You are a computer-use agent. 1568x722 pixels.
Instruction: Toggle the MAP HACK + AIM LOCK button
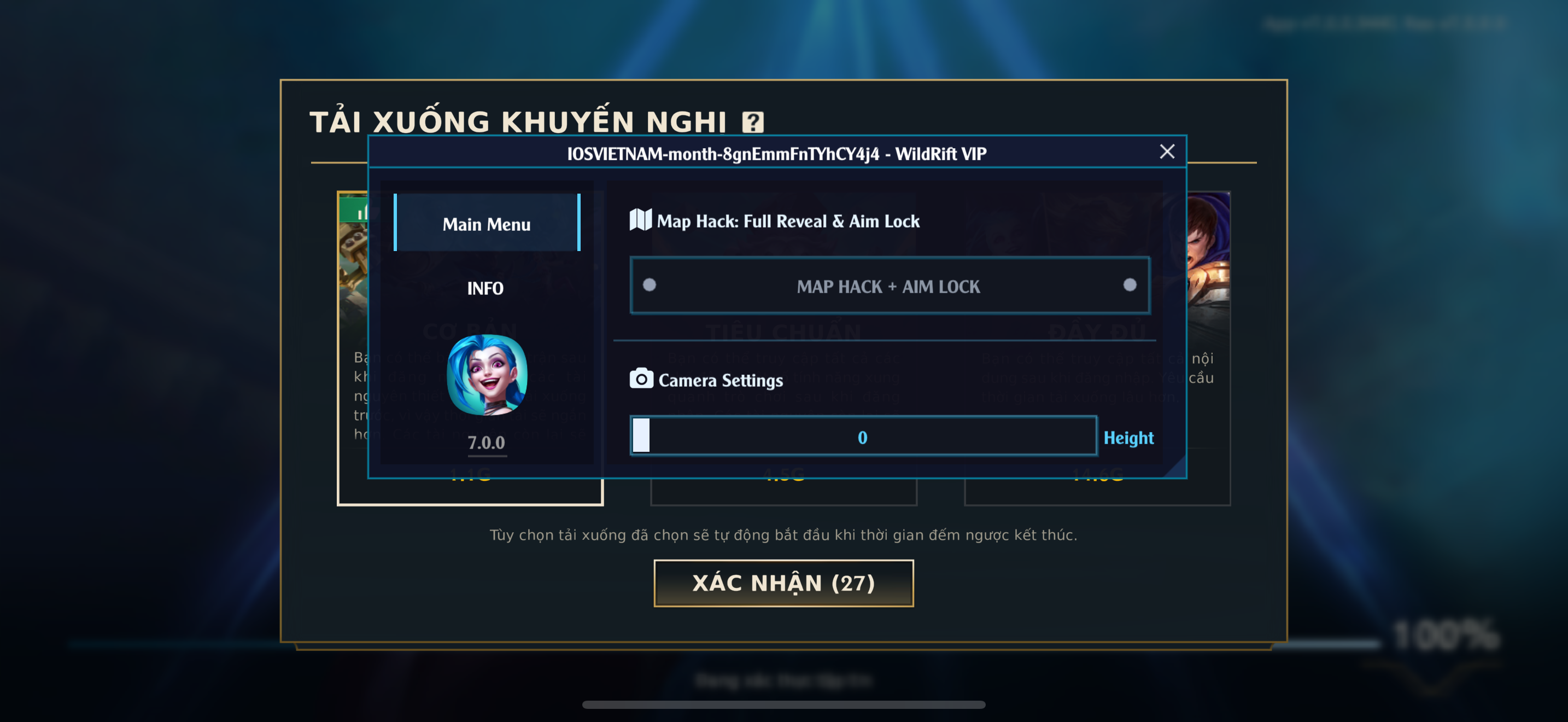click(890, 286)
